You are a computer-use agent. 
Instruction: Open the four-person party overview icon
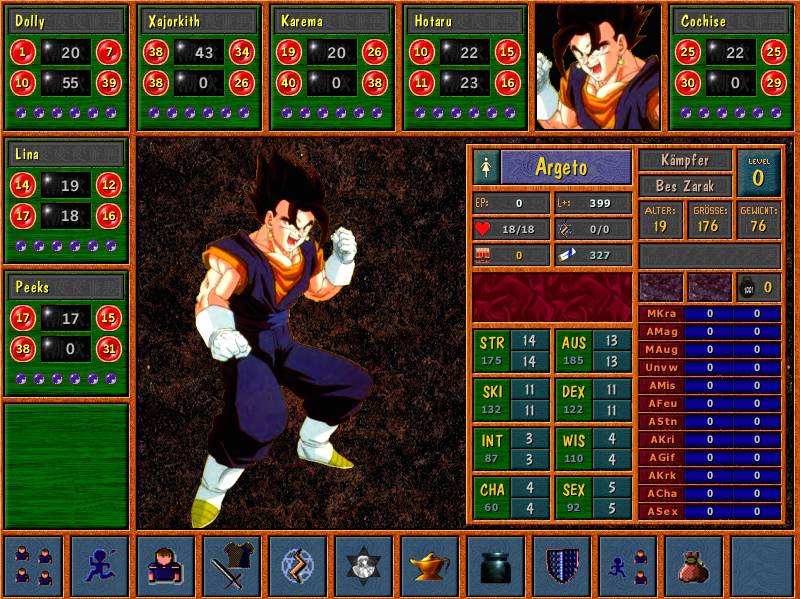pos(33,566)
